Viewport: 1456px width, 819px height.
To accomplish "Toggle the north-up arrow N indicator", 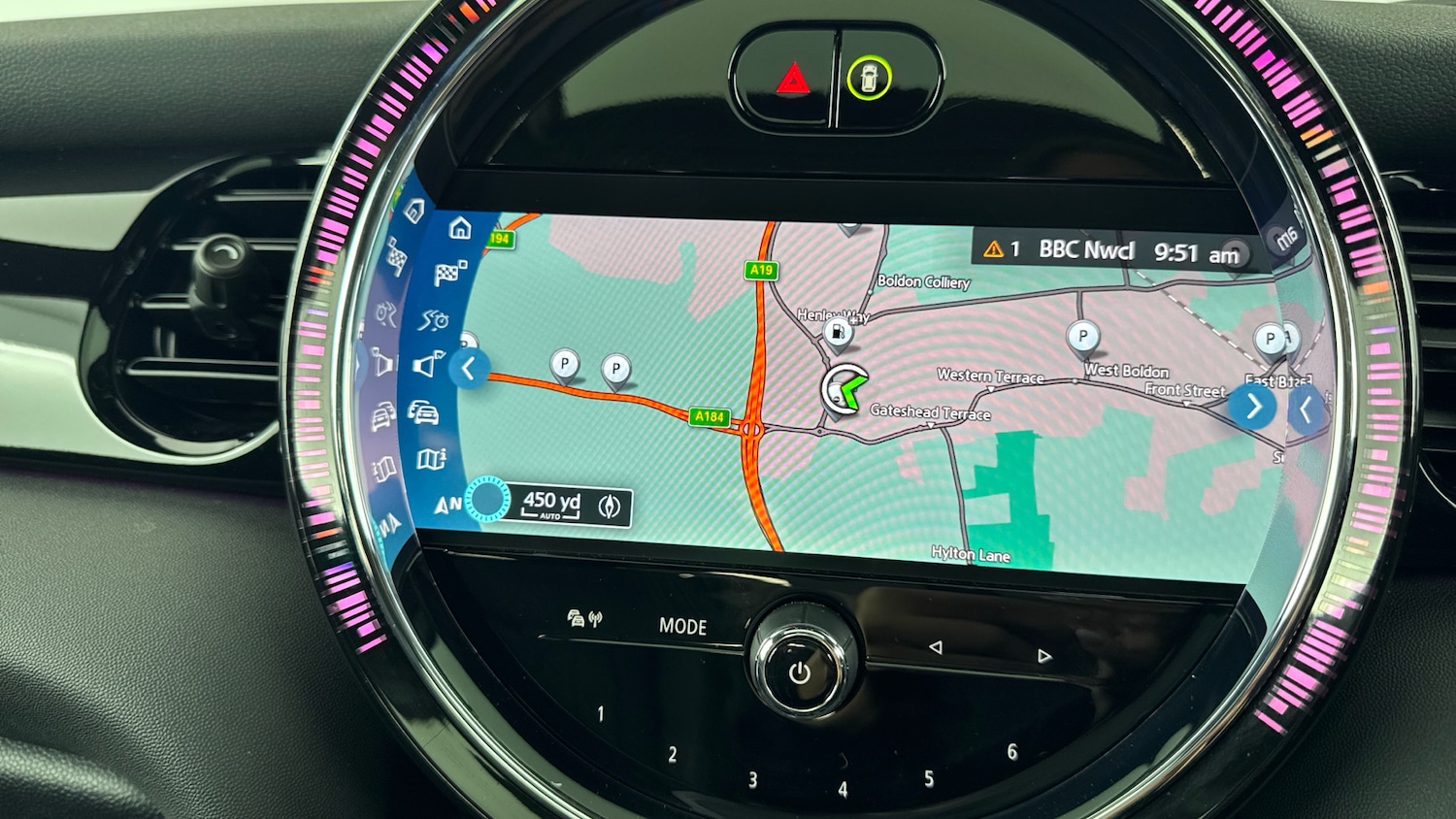I will 448,506.
